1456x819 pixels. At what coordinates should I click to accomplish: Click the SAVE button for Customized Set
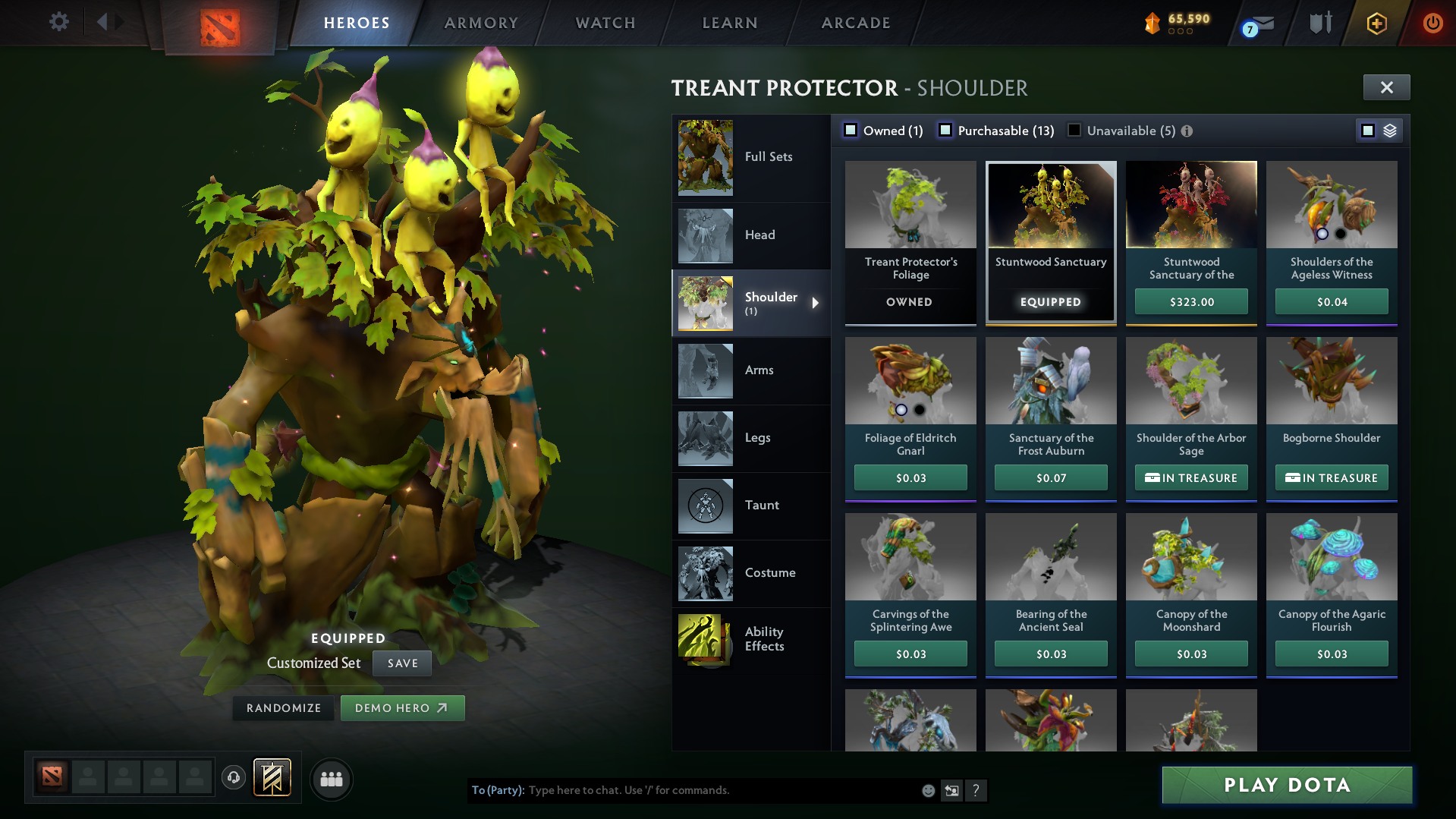click(x=401, y=663)
